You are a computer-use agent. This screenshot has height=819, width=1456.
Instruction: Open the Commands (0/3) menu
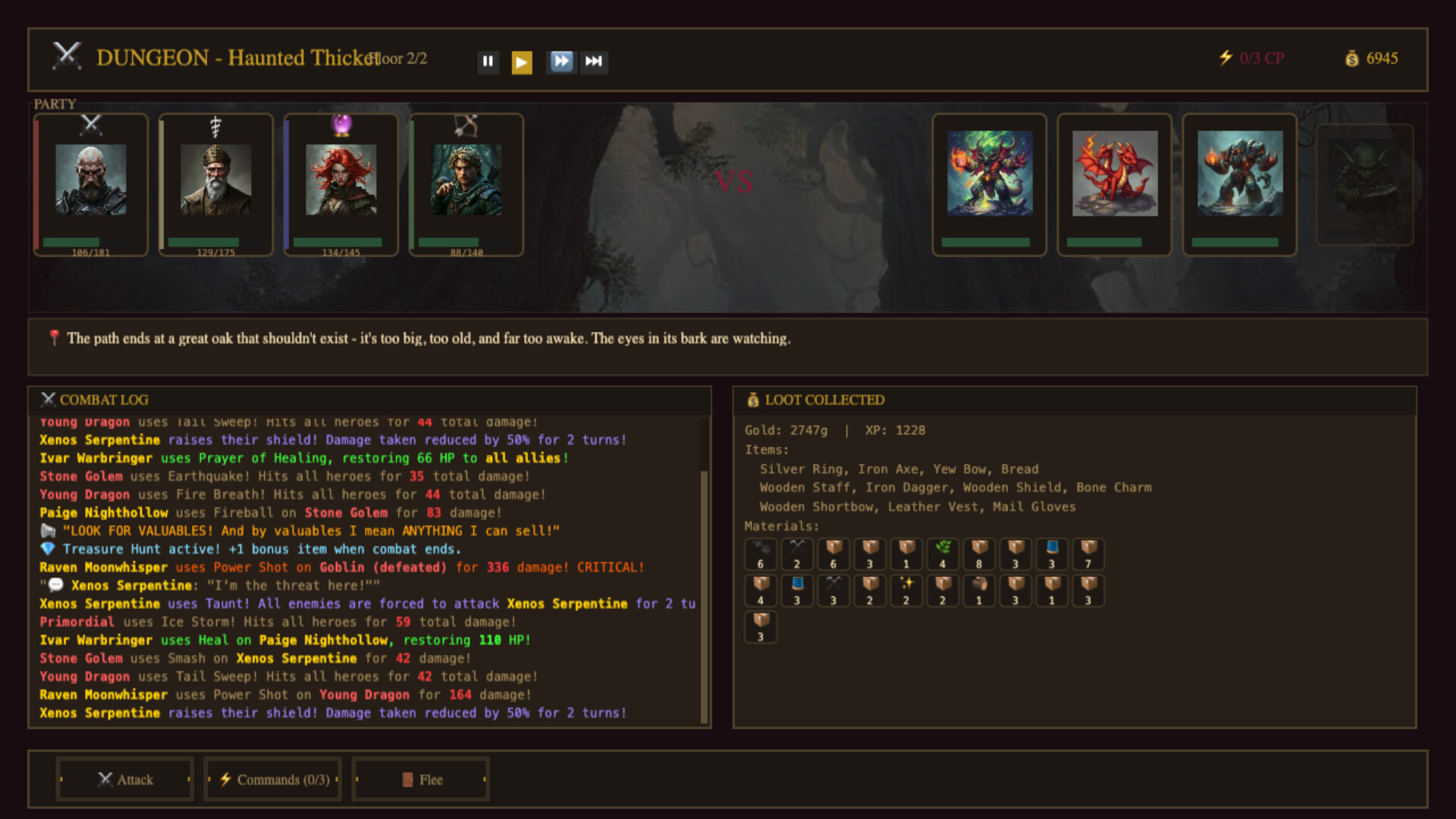[272, 779]
